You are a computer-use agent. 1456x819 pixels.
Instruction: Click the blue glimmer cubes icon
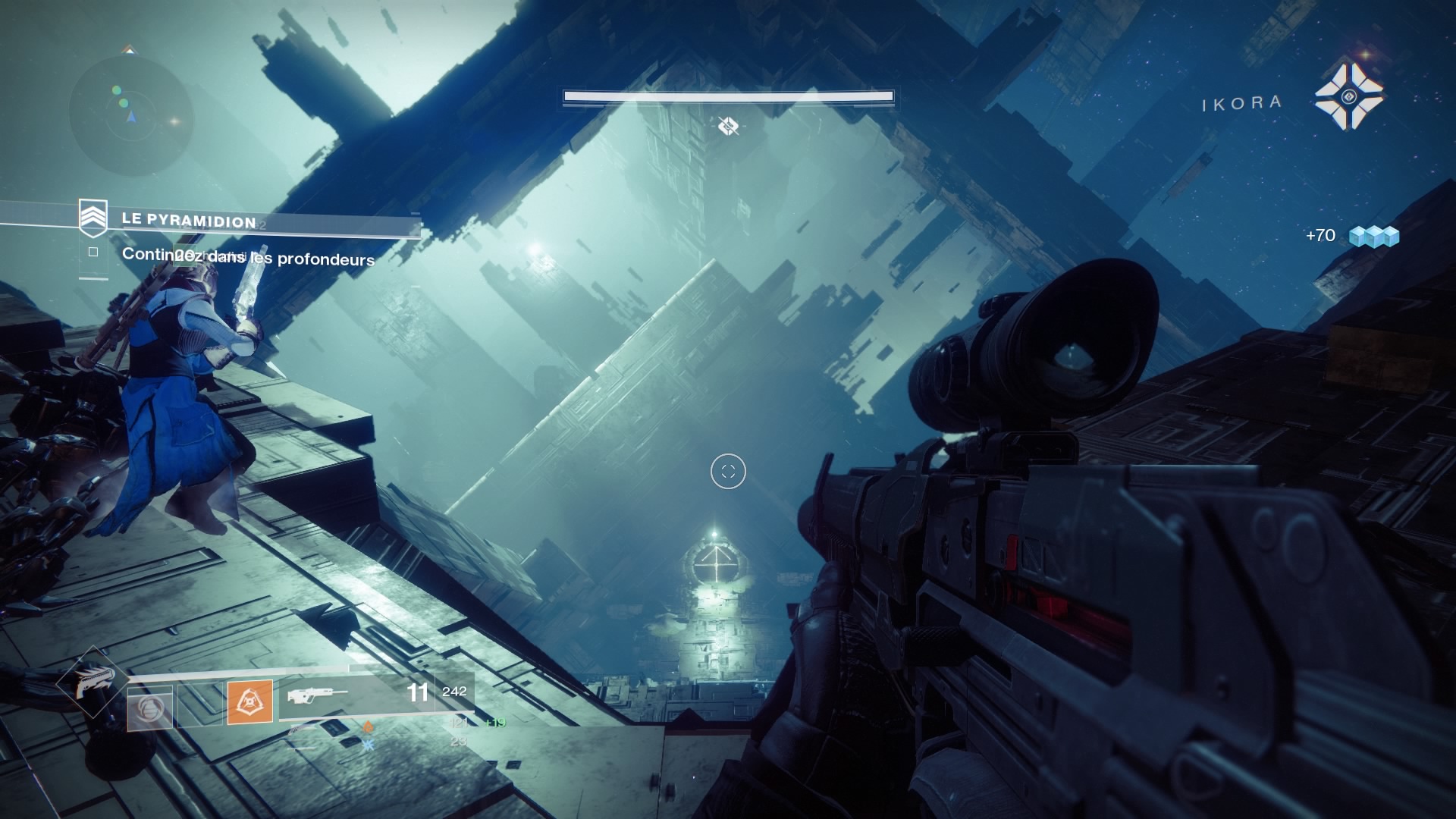[1373, 237]
